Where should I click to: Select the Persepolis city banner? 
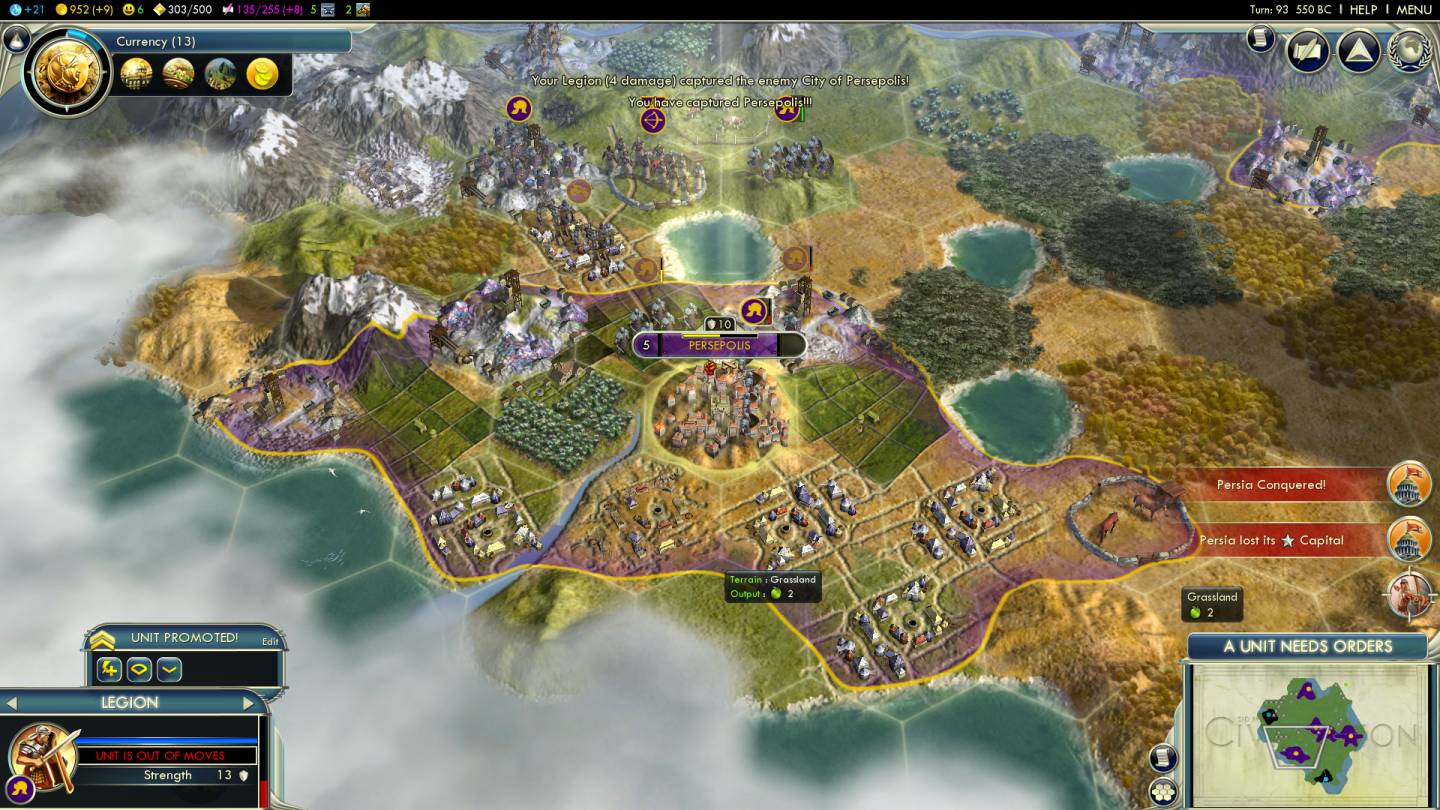[718, 345]
